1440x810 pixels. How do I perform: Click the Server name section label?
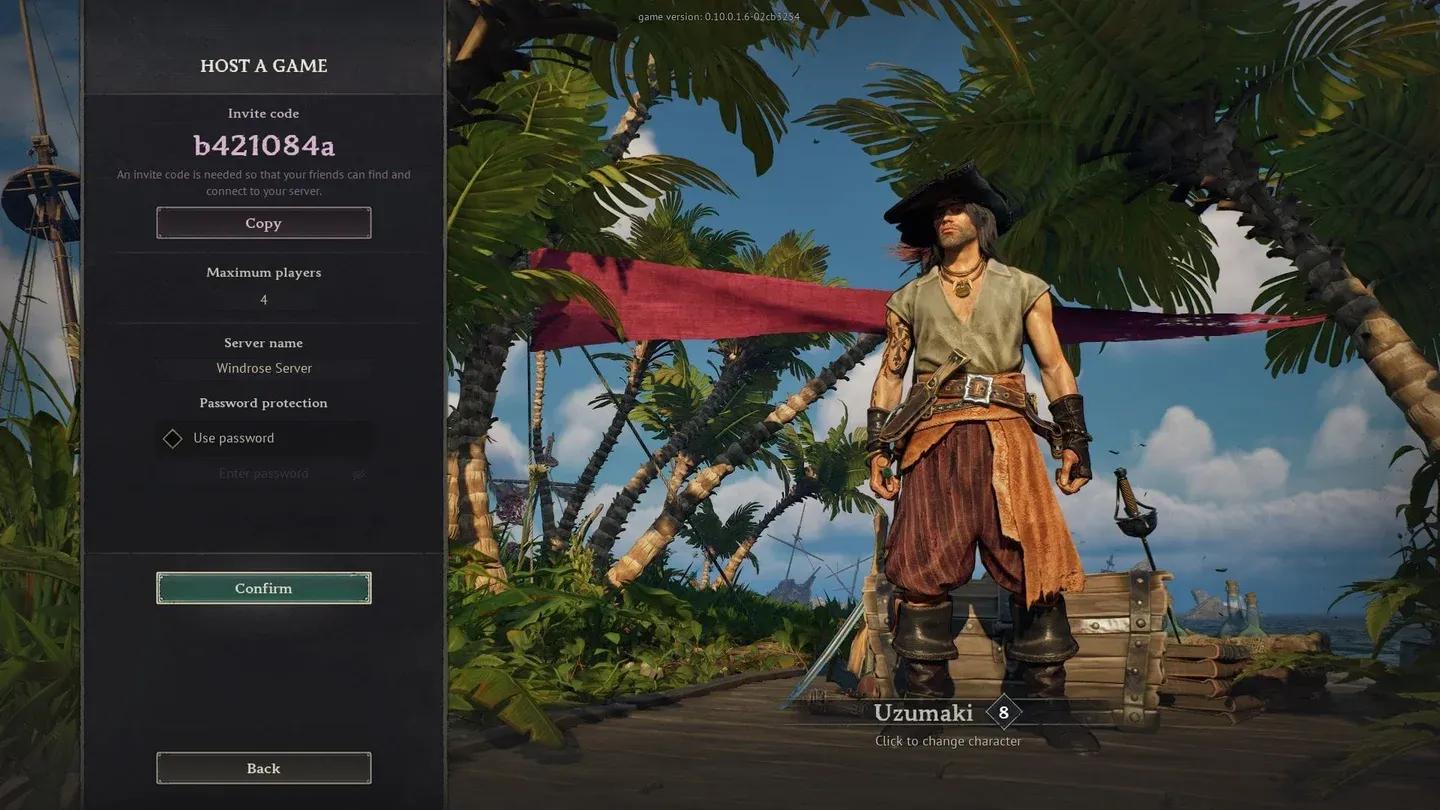pos(263,342)
